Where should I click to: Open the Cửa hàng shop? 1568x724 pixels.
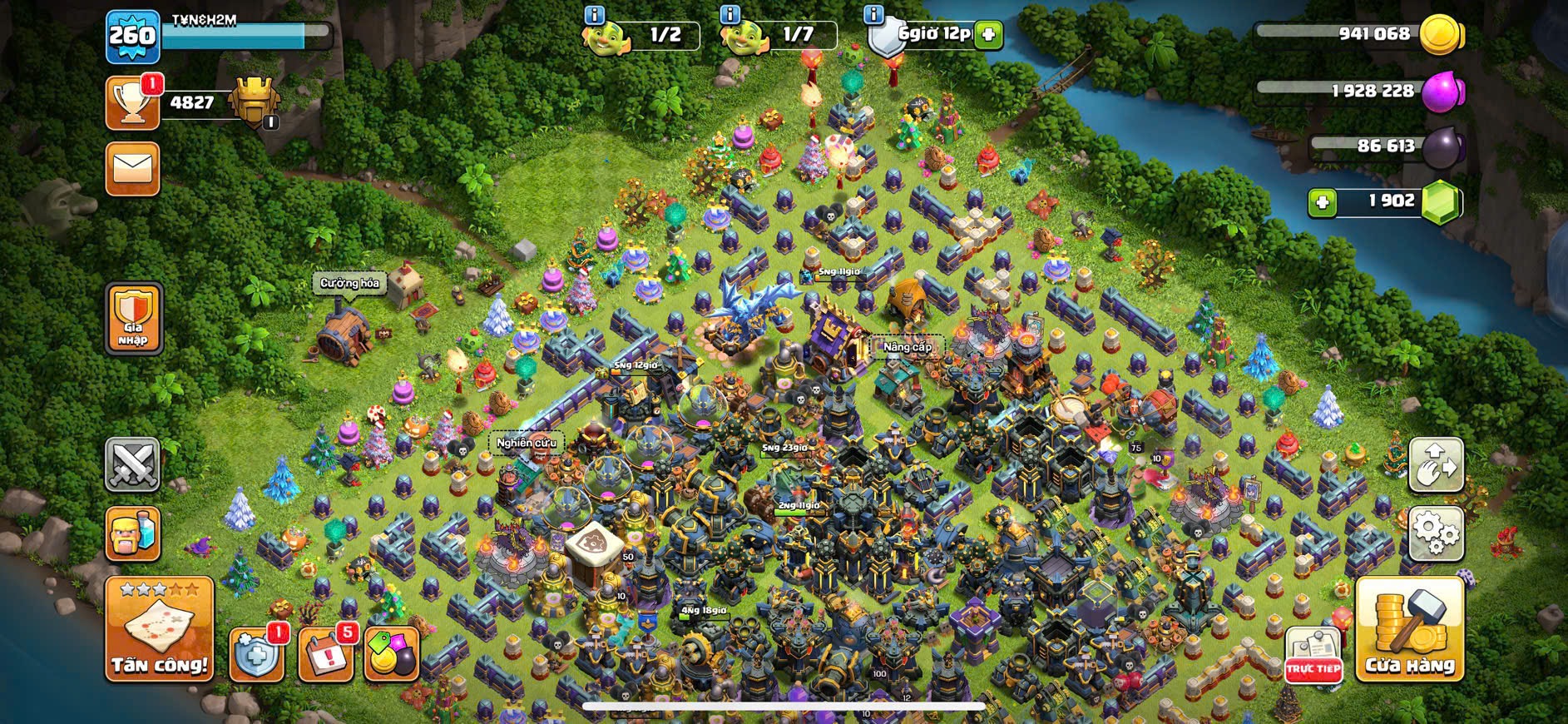pyautogui.click(x=1410, y=629)
